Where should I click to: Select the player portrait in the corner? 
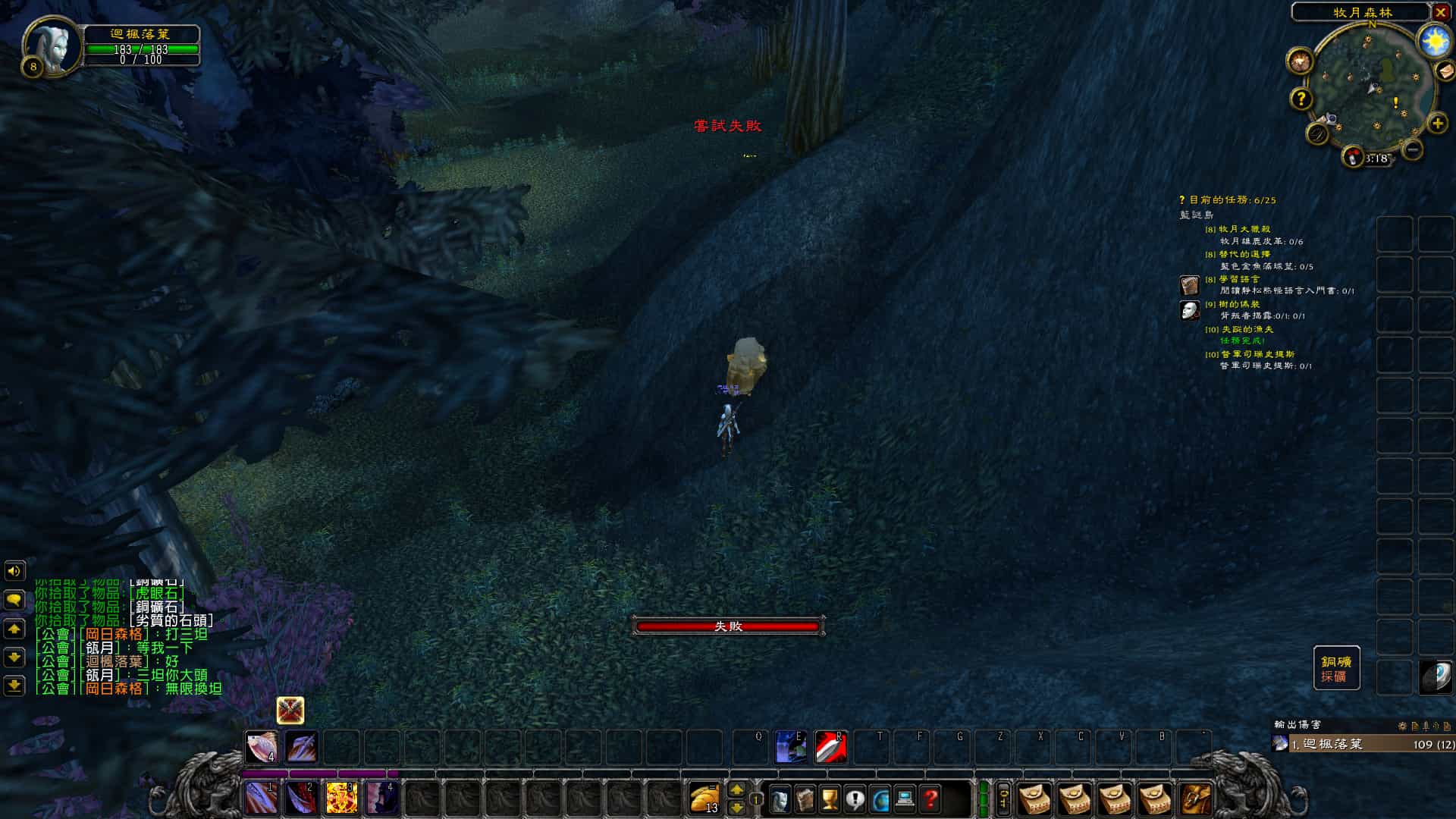[52, 45]
